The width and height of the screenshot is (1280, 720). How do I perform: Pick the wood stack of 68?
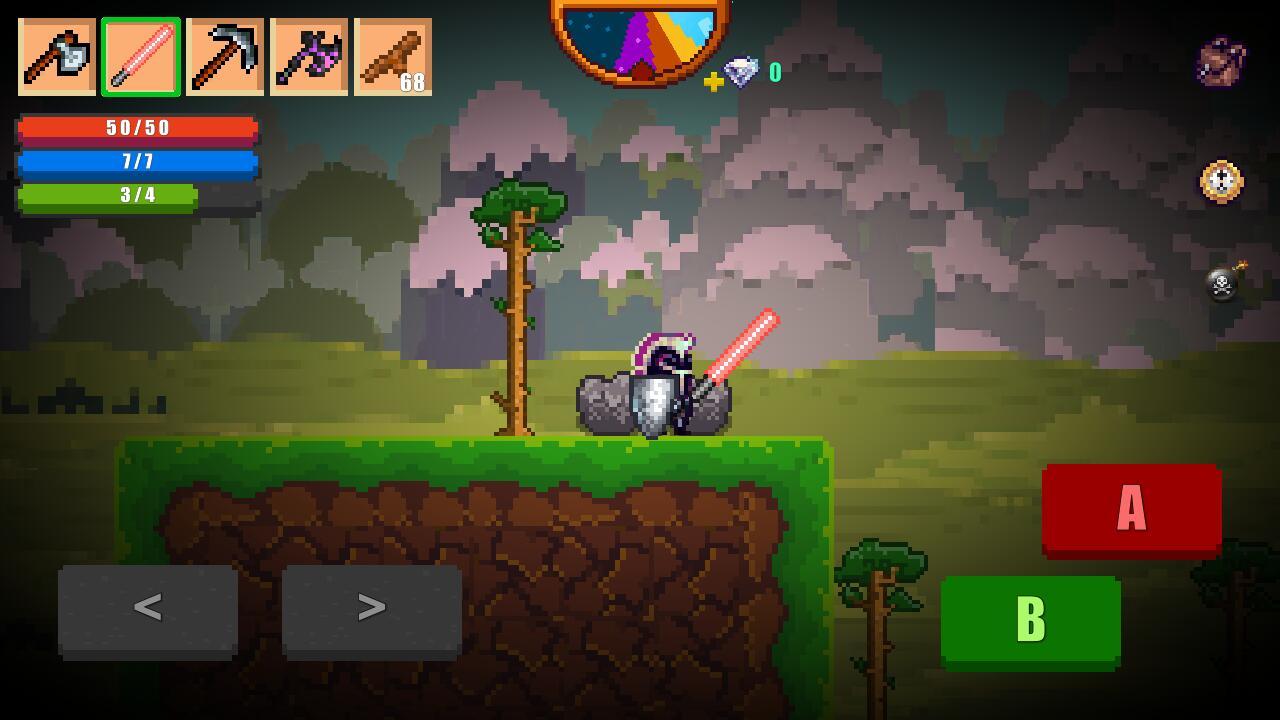[393, 57]
